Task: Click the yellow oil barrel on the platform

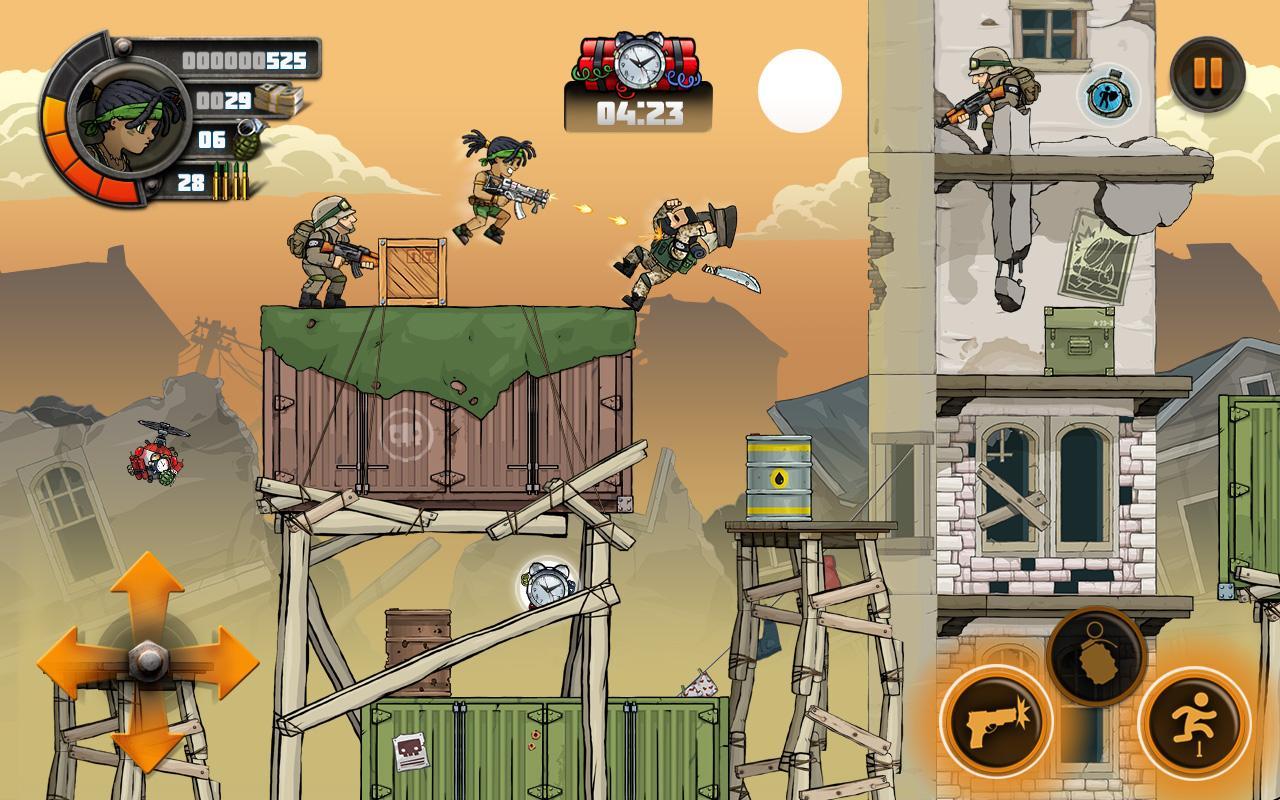Action: [x=777, y=476]
